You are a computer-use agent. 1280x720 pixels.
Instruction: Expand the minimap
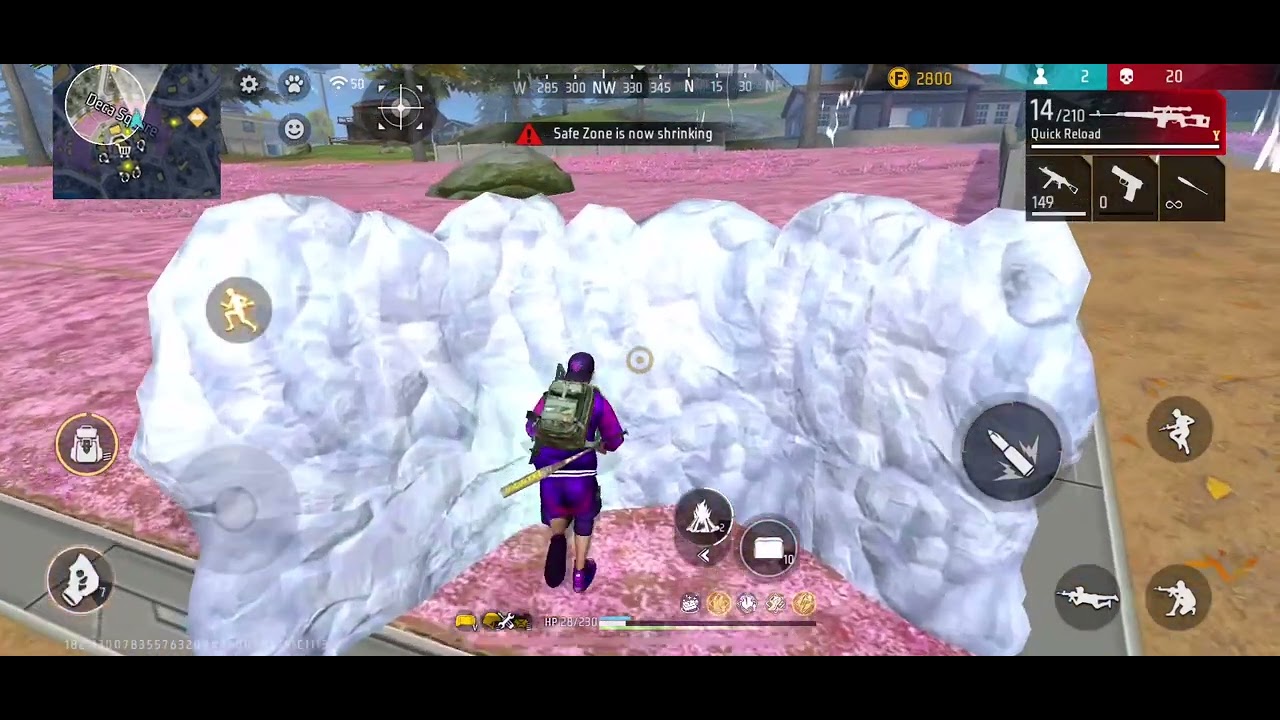[136, 131]
